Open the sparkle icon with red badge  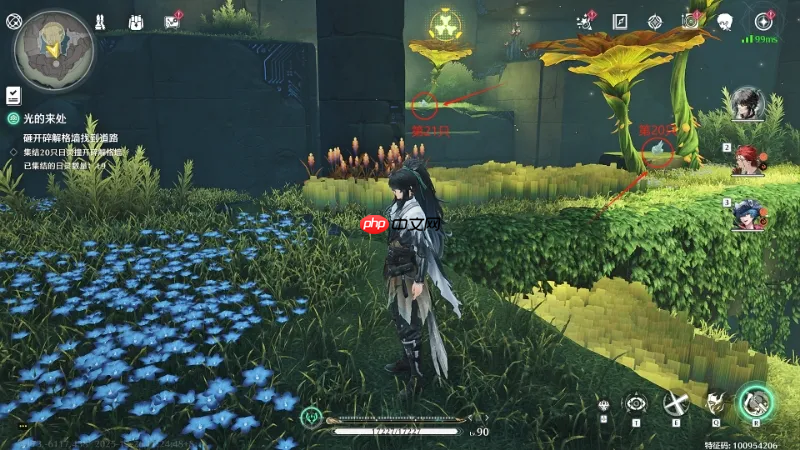(585, 21)
